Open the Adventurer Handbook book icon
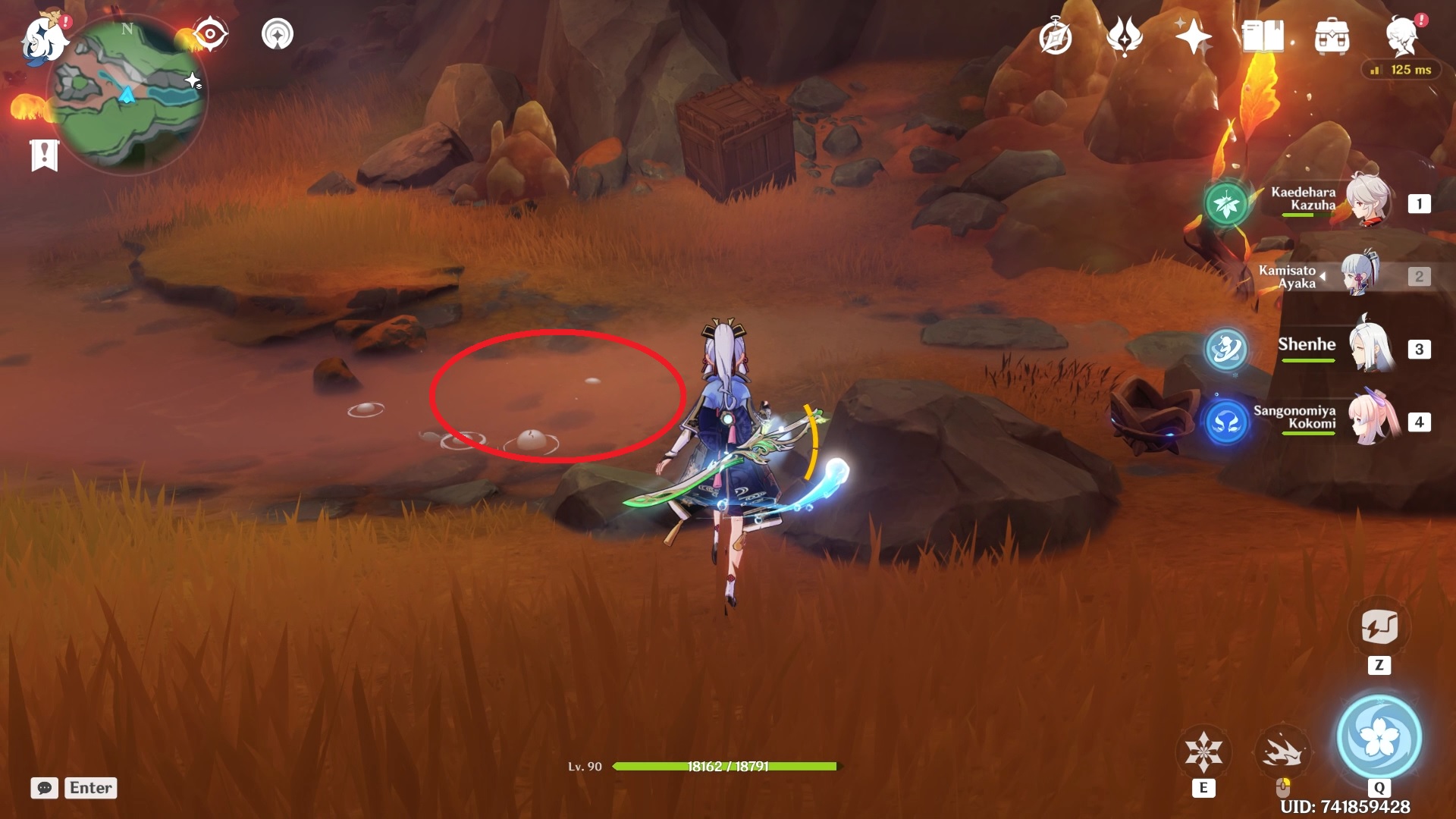Viewport: 1456px width, 819px height. [1263, 36]
